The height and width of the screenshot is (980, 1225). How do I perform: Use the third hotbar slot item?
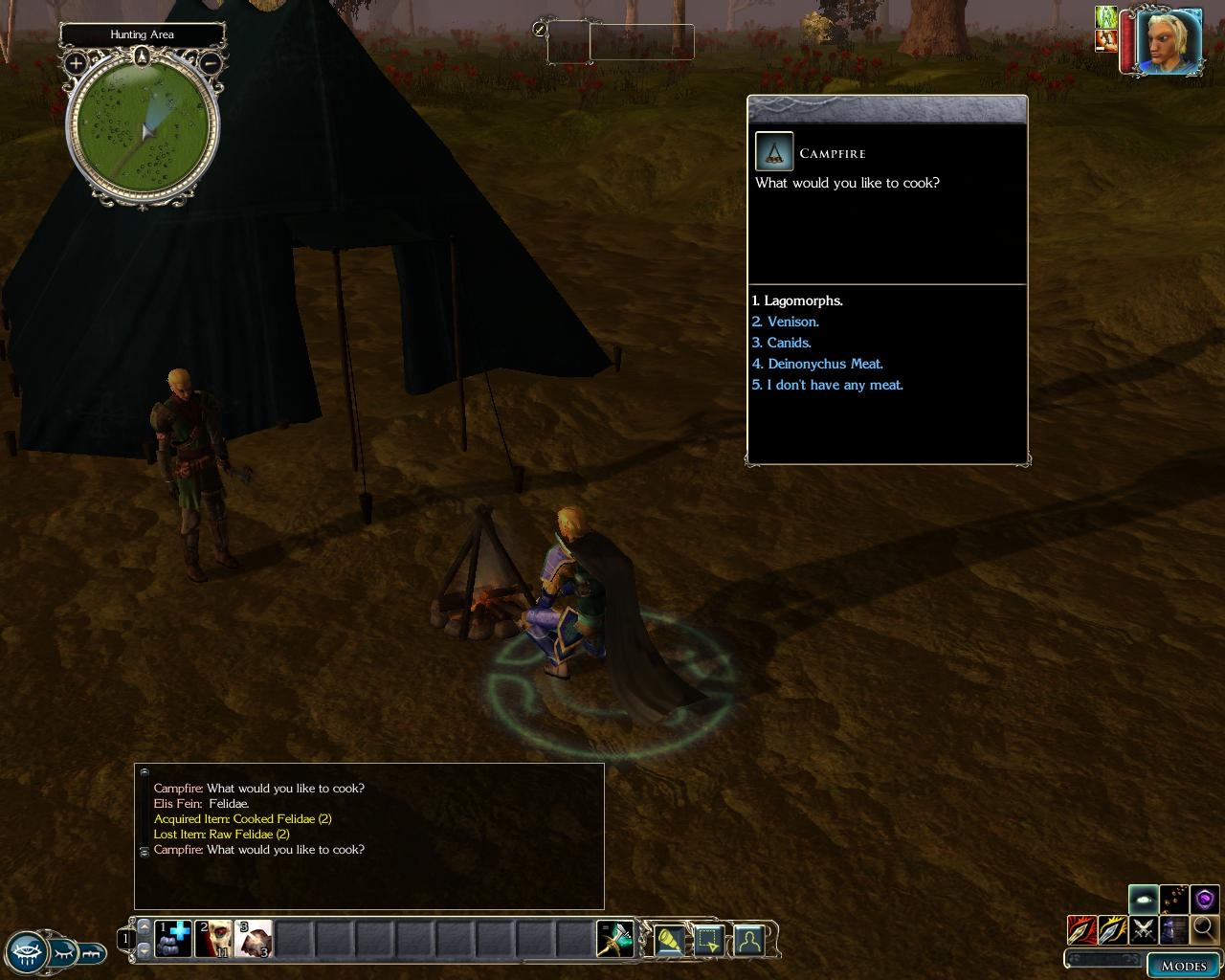(x=254, y=939)
